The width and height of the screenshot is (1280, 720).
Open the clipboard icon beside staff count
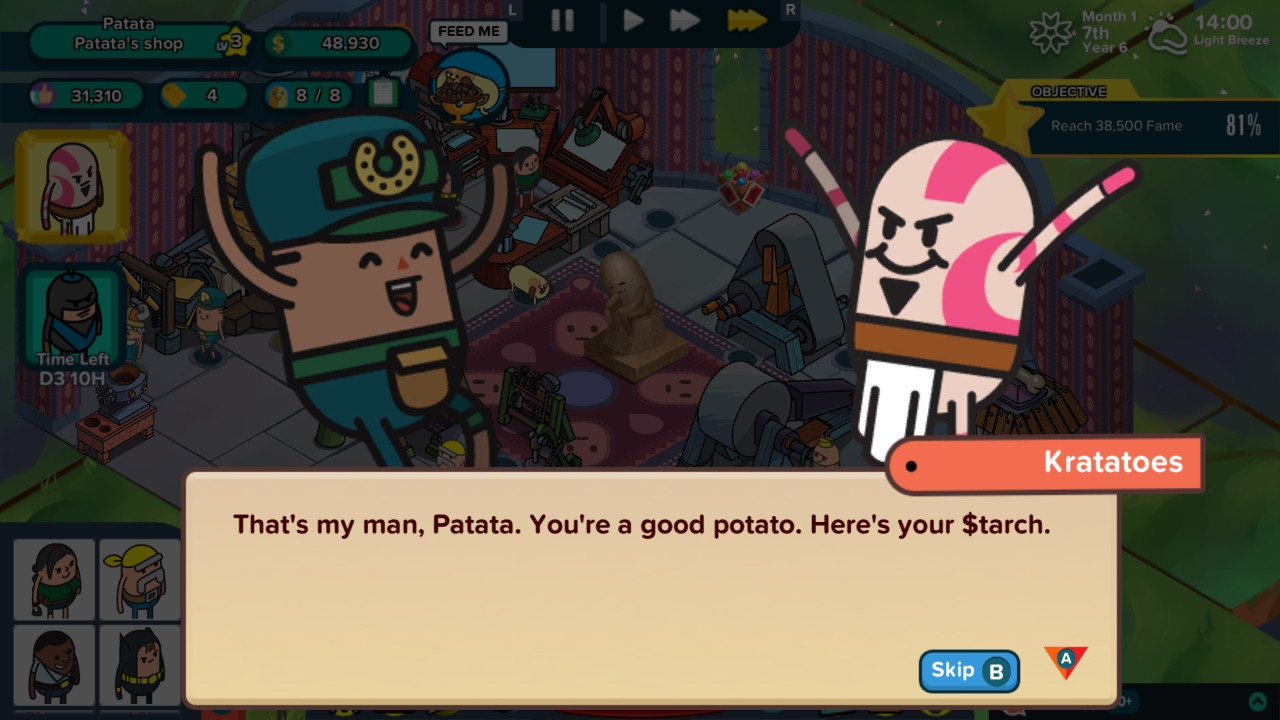pyautogui.click(x=383, y=94)
